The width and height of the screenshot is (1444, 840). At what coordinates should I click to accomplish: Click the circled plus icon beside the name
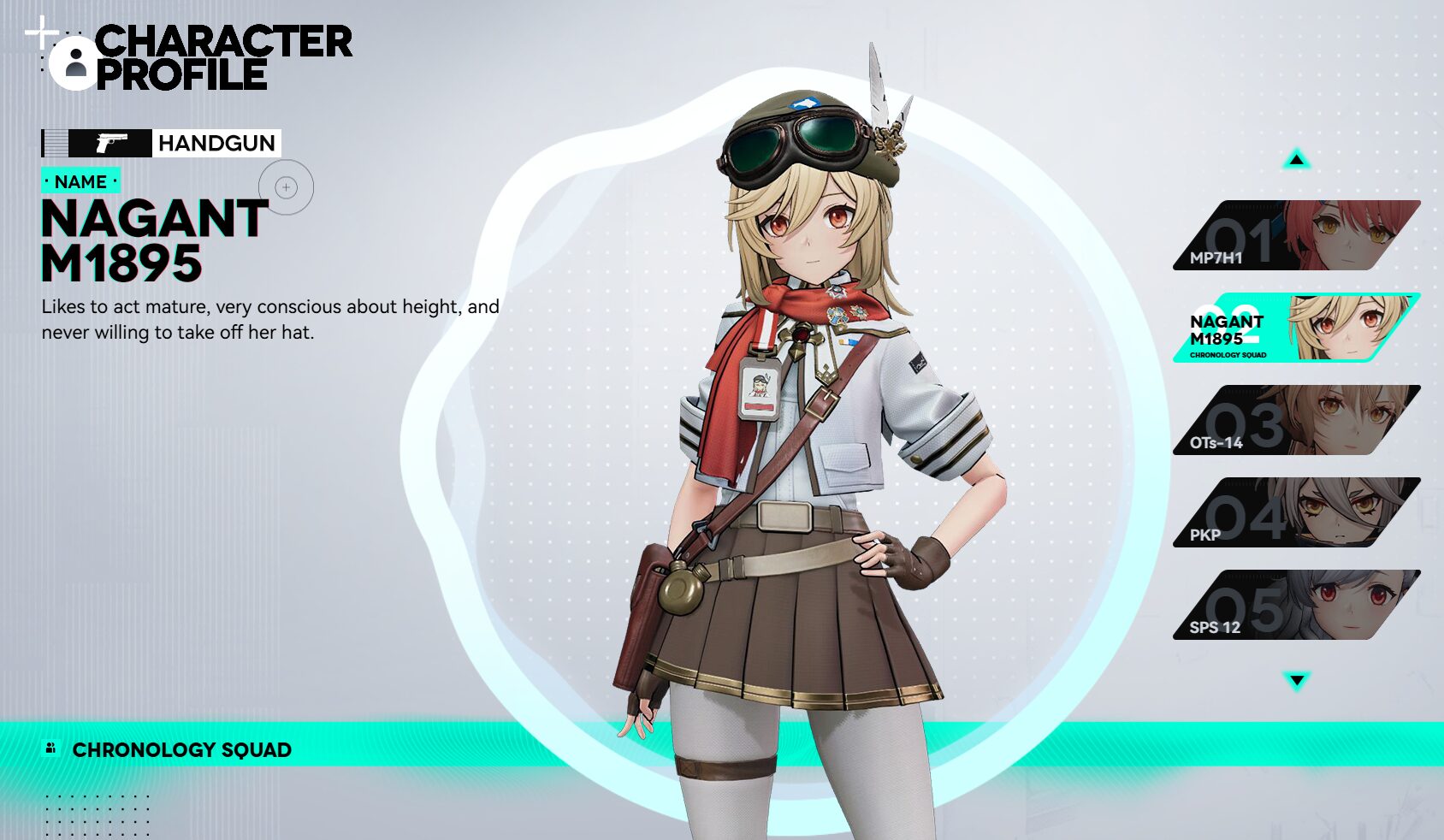[287, 187]
